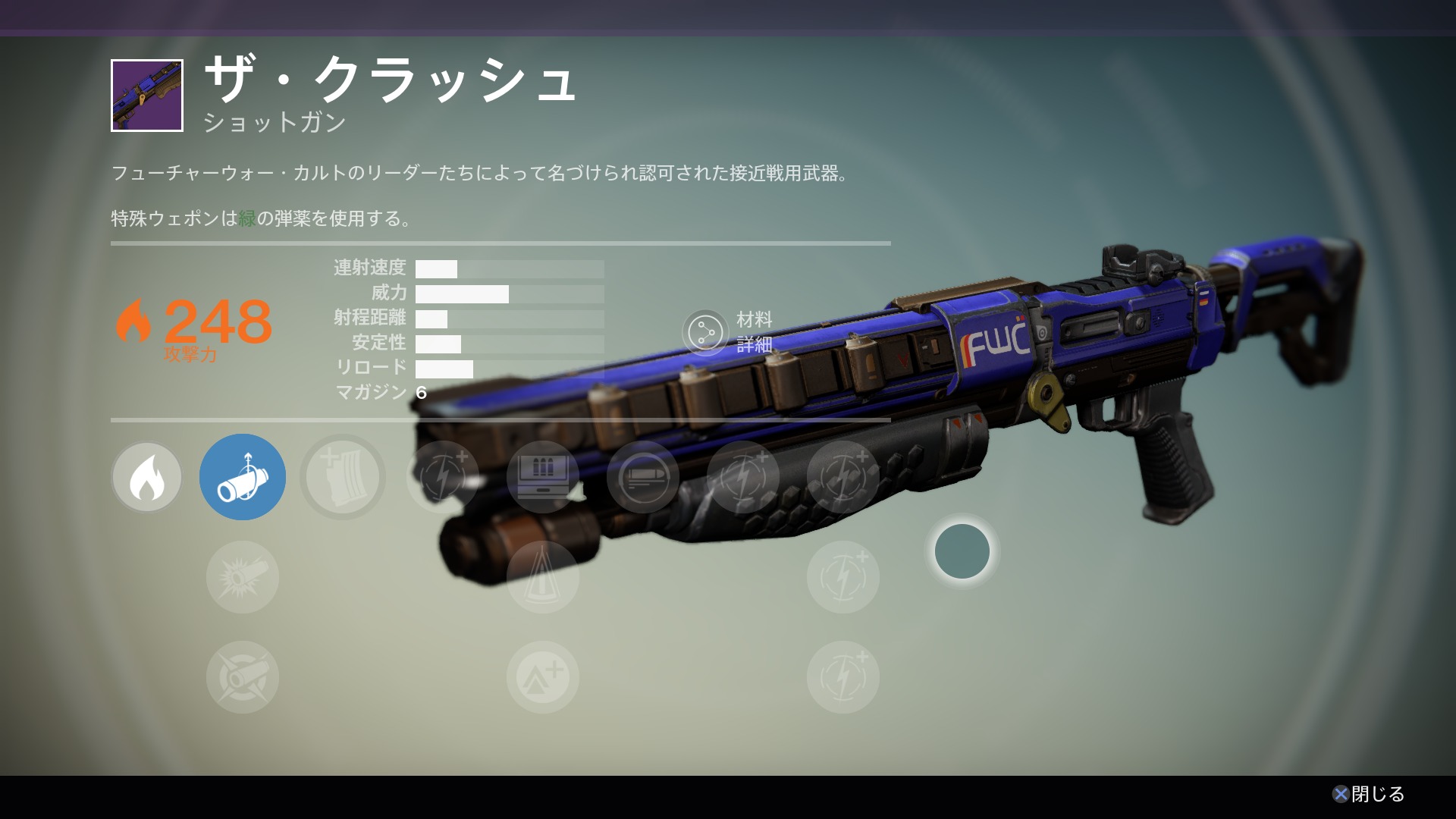Select the barrel muzzle-burst perk
1456x819 pixels.
click(243, 577)
